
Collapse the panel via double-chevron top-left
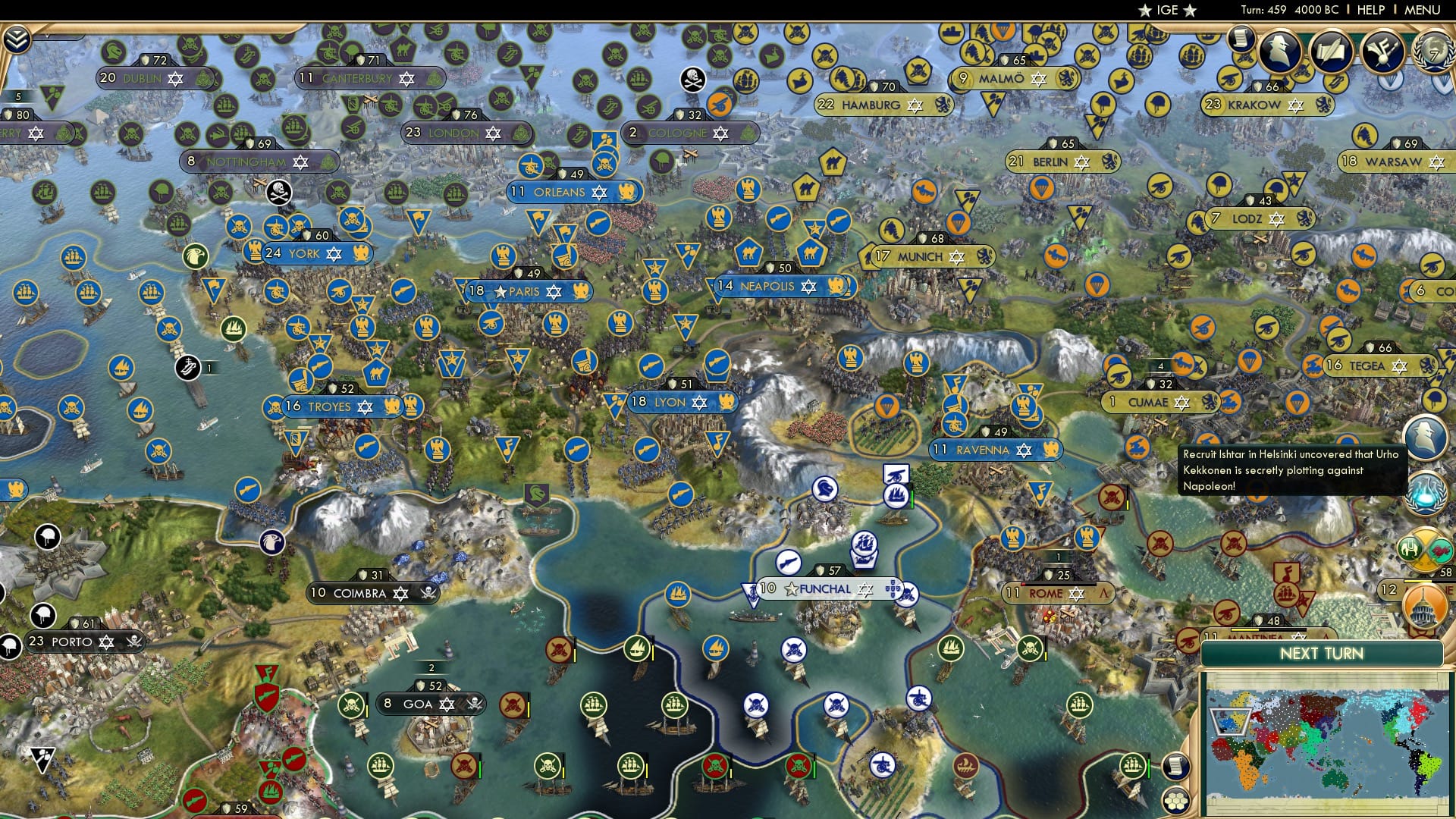tap(17, 38)
